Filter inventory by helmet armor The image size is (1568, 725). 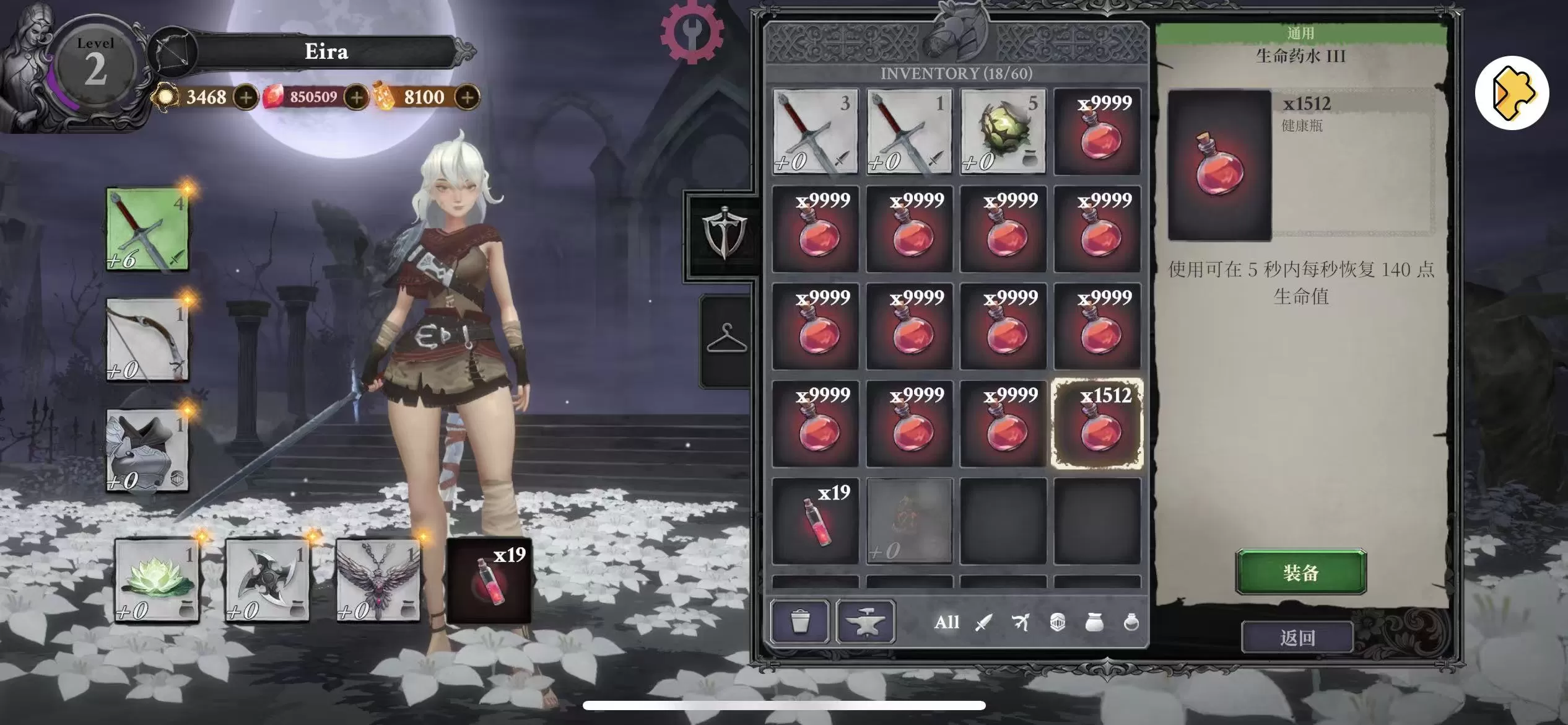[x=1058, y=622]
